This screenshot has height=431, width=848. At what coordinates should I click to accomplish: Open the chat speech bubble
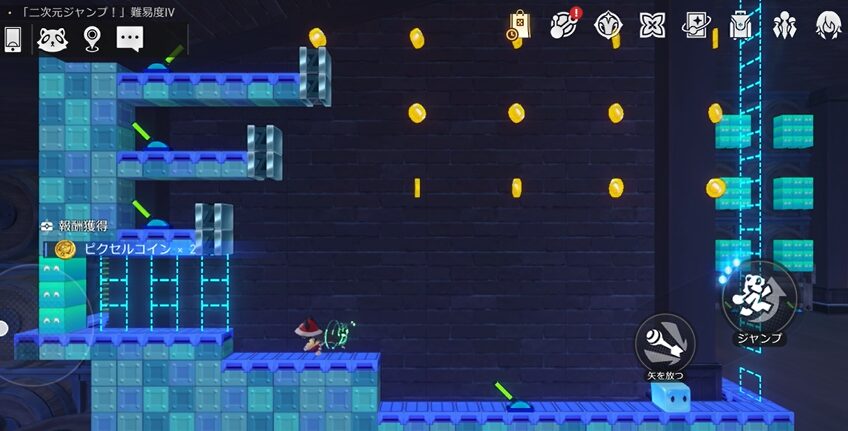pos(131,39)
